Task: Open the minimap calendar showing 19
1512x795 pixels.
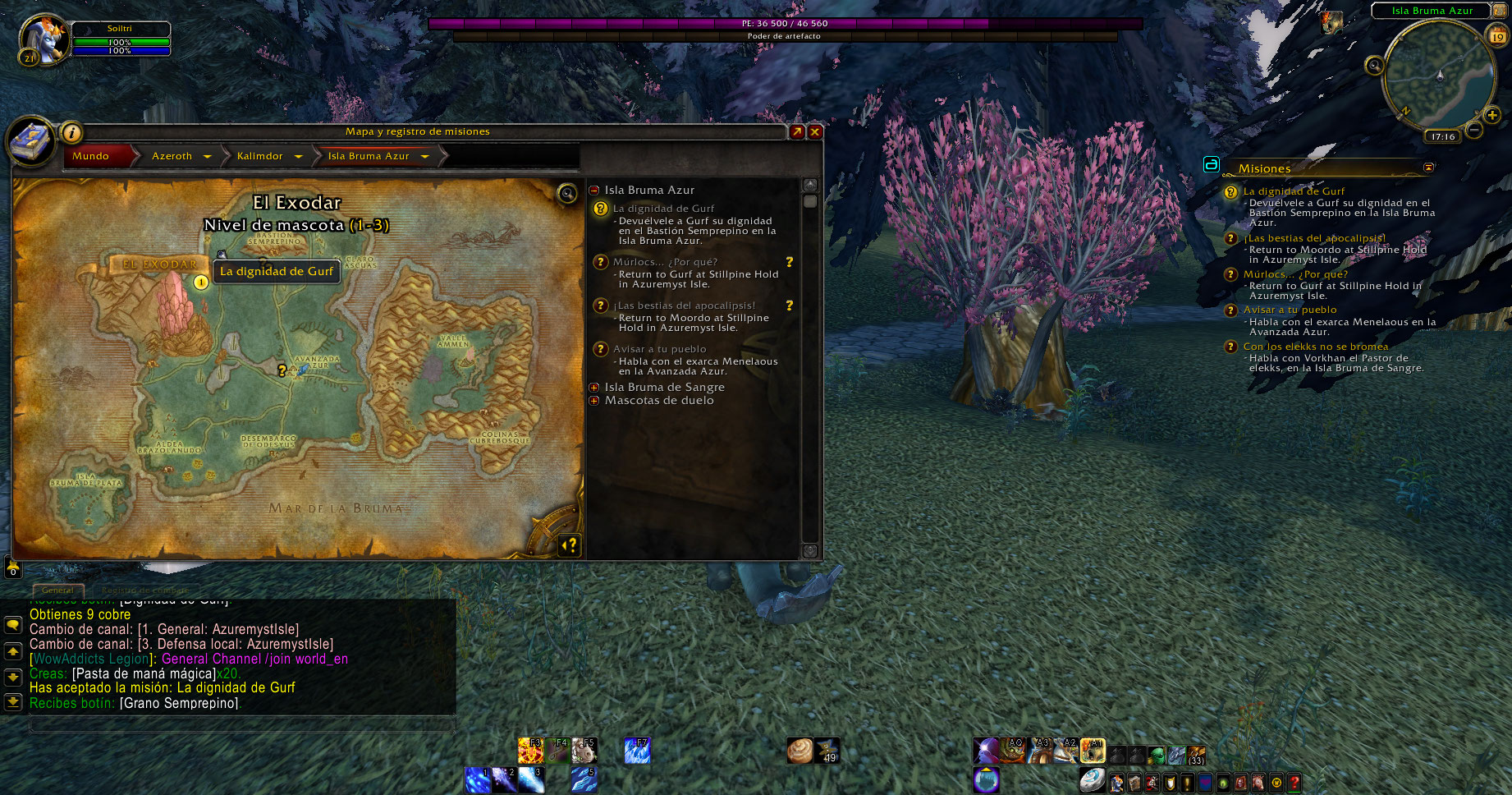Action: pos(1498,36)
